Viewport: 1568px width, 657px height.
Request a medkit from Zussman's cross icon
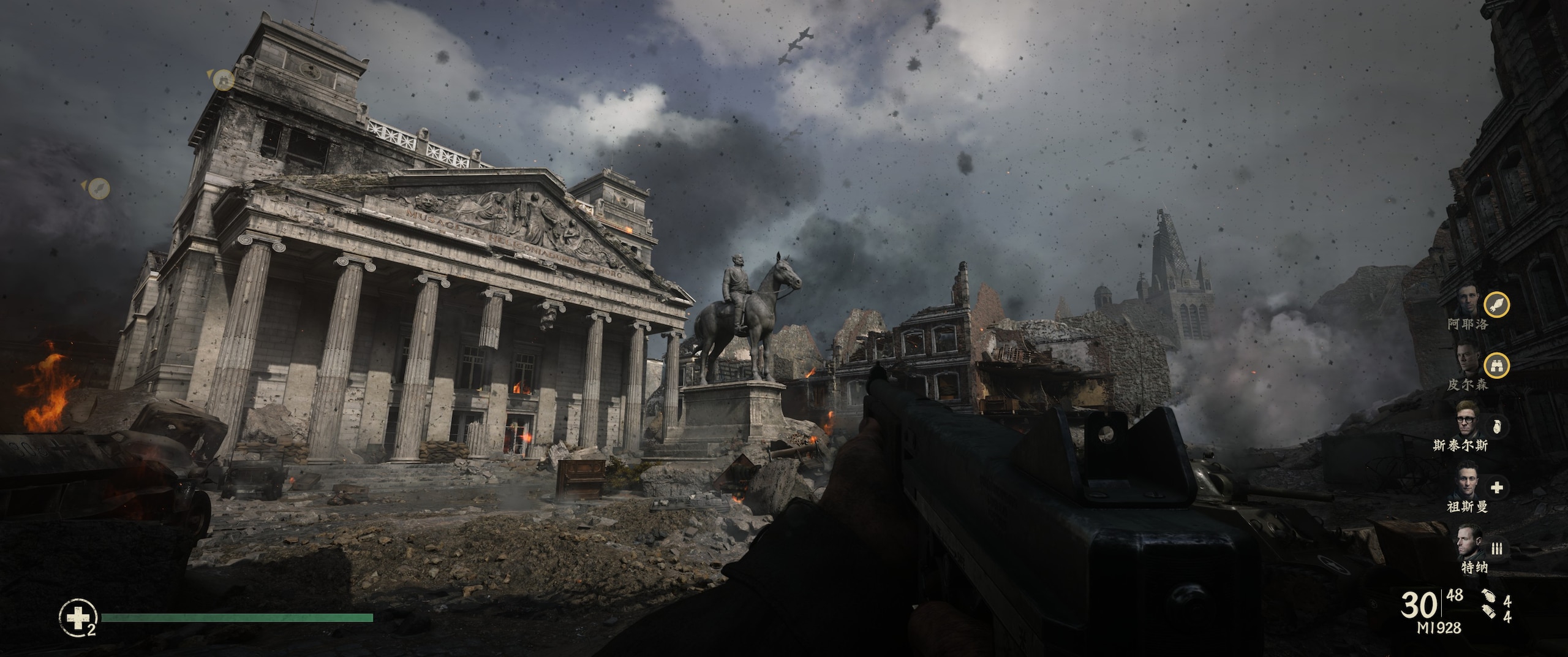click(1496, 488)
